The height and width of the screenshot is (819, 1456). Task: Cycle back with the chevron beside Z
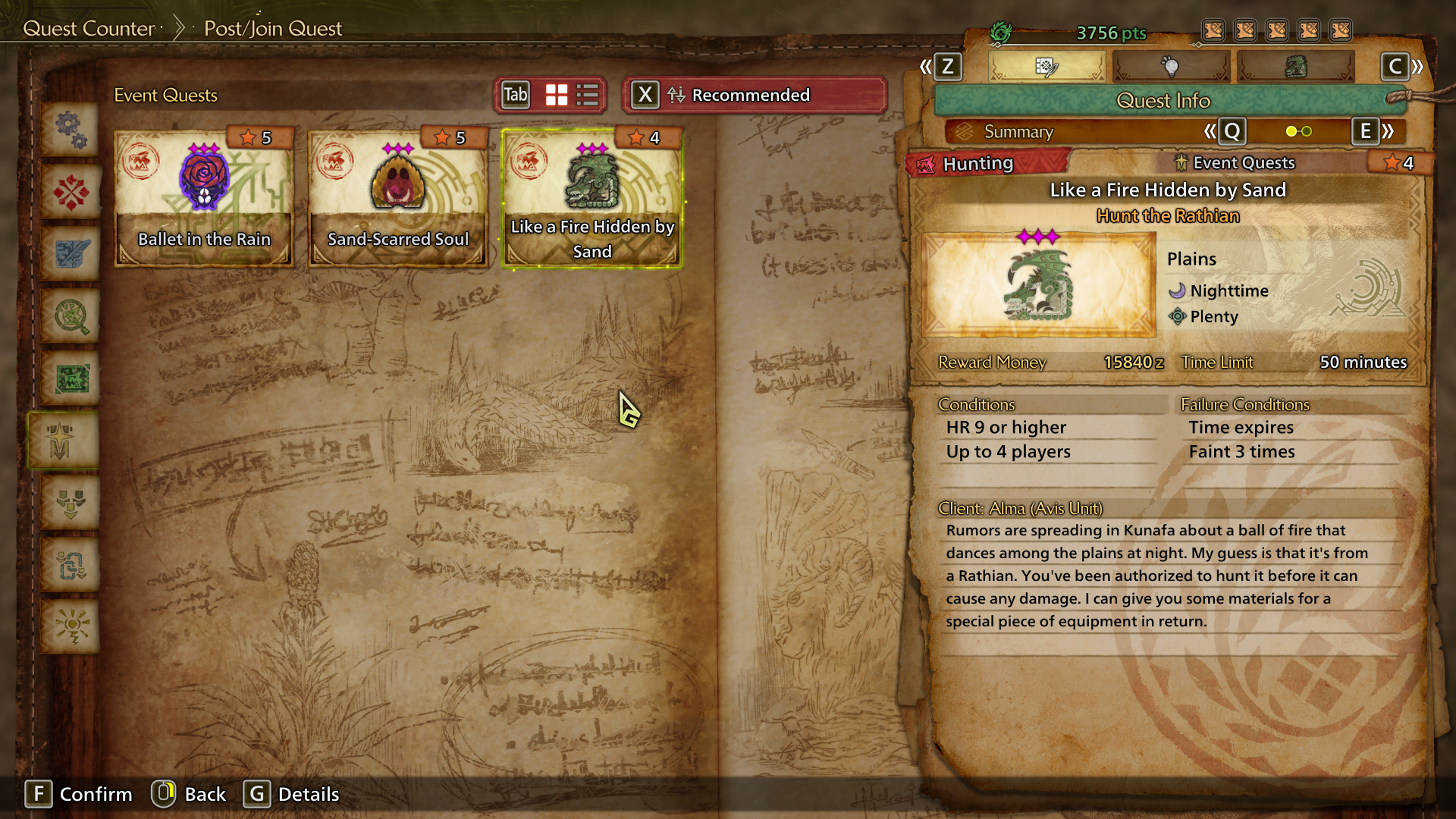pyautogui.click(x=927, y=67)
